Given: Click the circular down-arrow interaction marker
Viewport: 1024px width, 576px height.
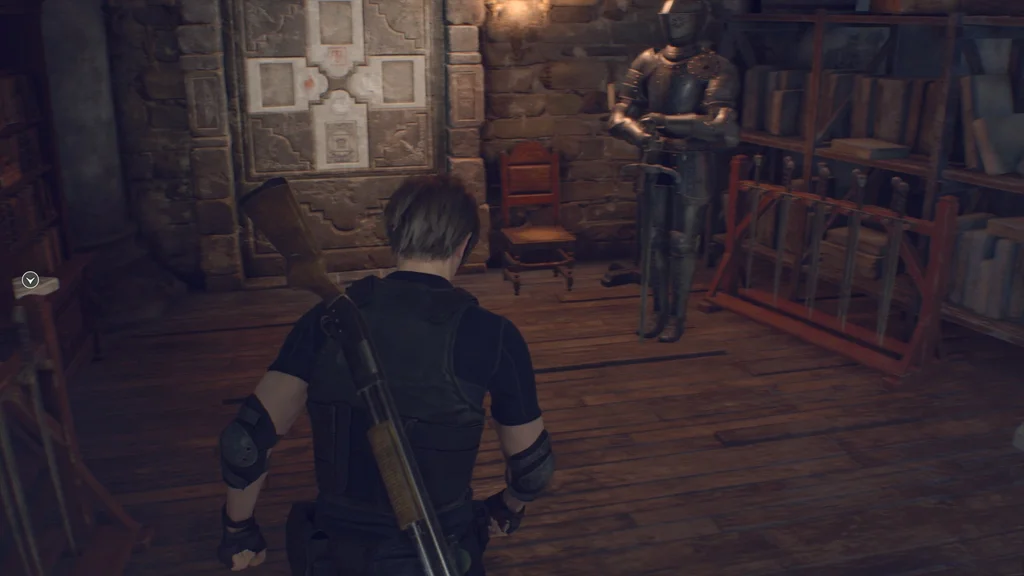Looking at the screenshot, I should 30,281.
